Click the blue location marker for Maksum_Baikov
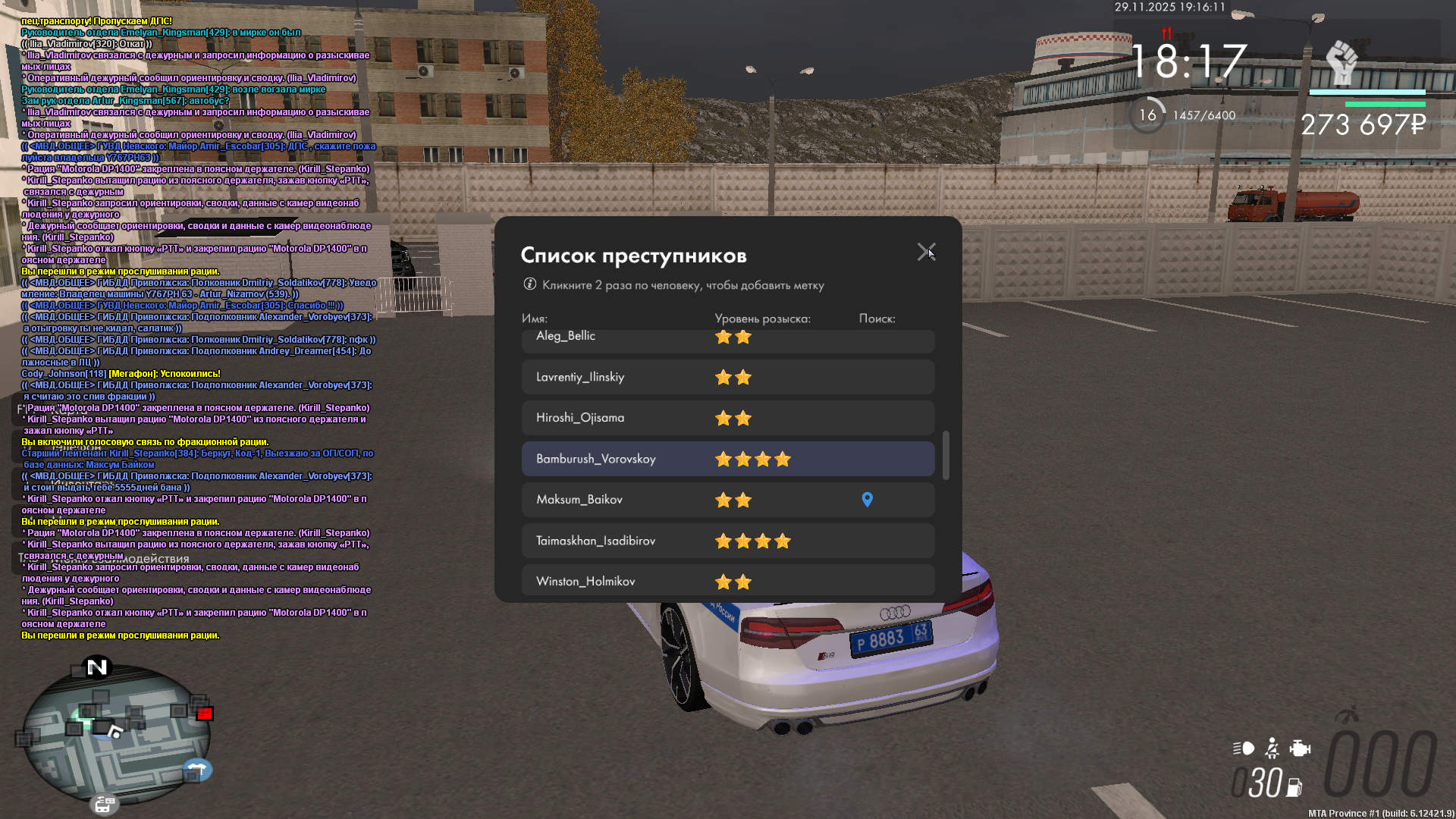This screenshot has width=1456, height=819. 868,500
